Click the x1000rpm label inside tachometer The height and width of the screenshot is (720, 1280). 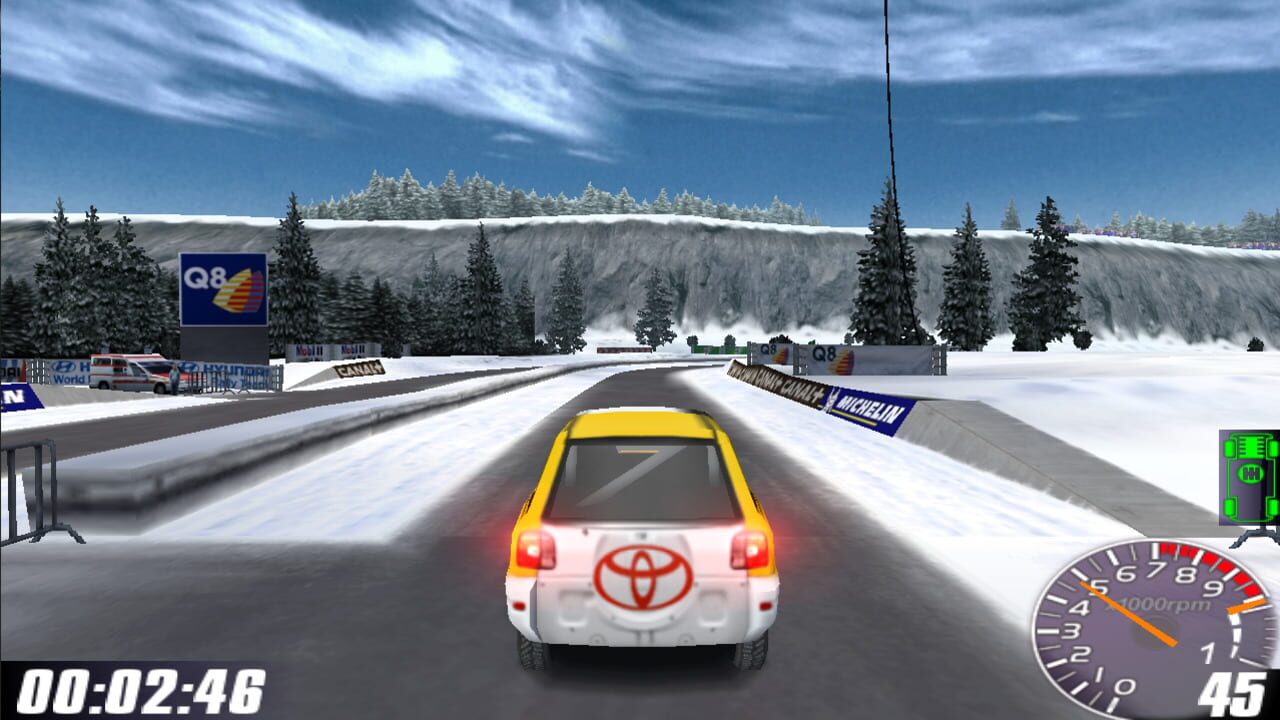point(1155,604)
